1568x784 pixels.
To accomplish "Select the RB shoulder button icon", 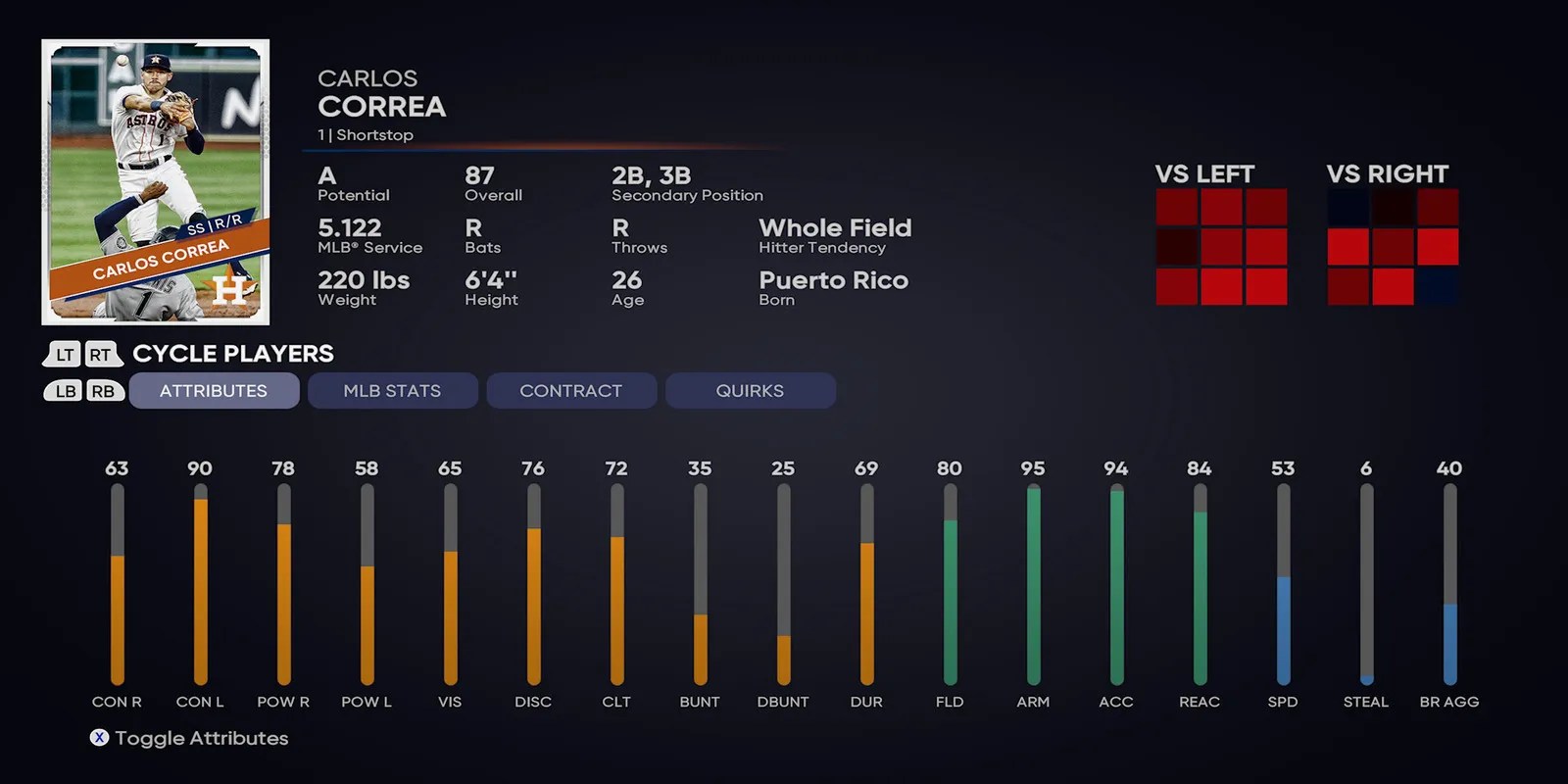I will click(102, 390).
